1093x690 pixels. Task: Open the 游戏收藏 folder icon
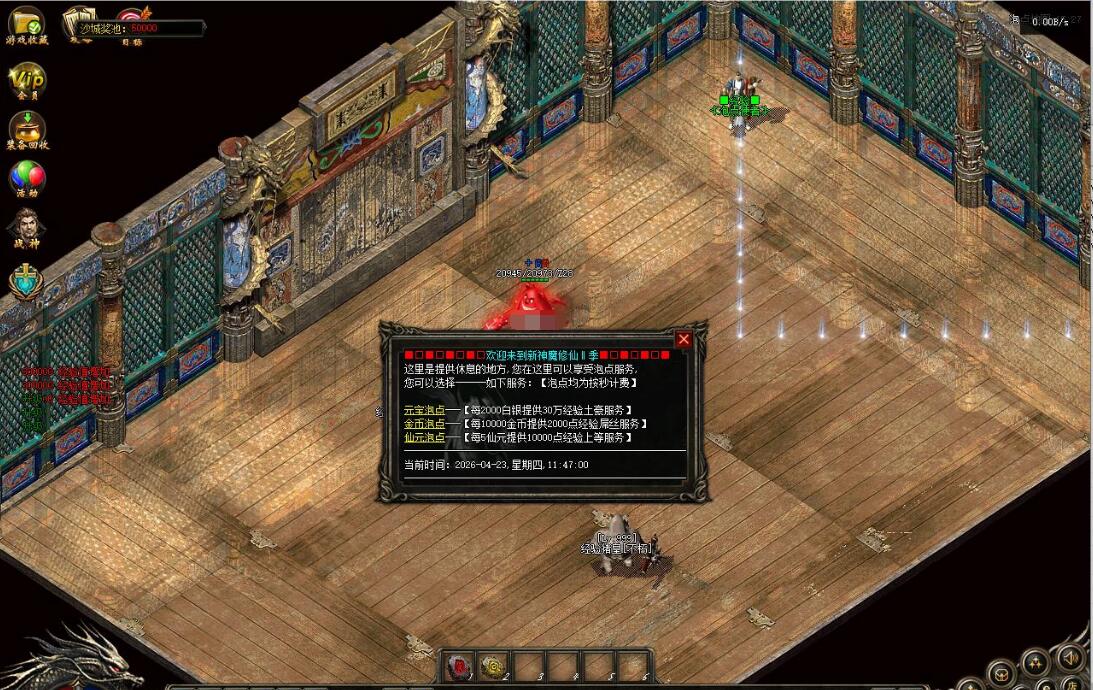[x=26, y=22]
